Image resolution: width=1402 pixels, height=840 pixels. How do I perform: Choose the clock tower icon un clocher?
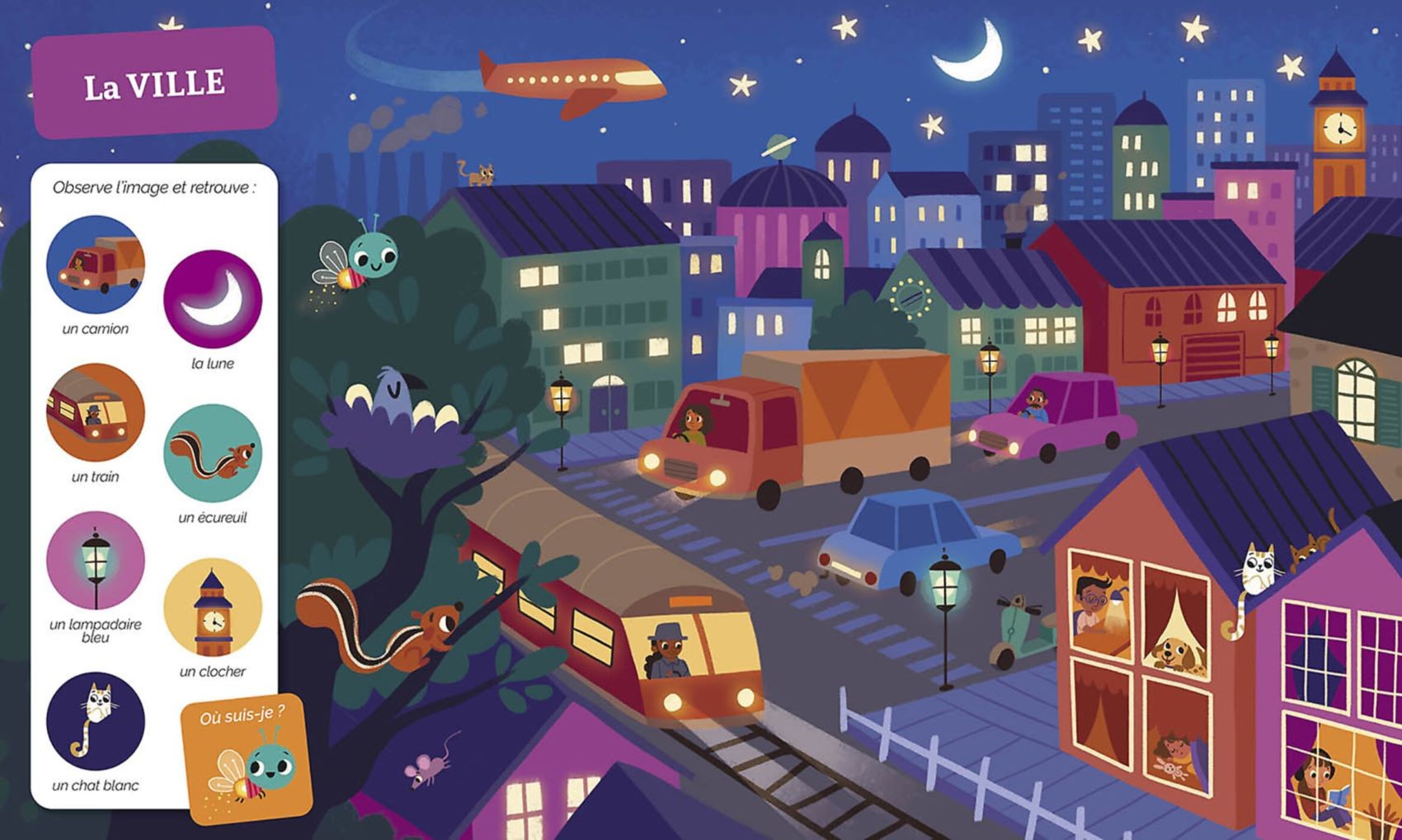pyautogui.click(x=213, y=608)
